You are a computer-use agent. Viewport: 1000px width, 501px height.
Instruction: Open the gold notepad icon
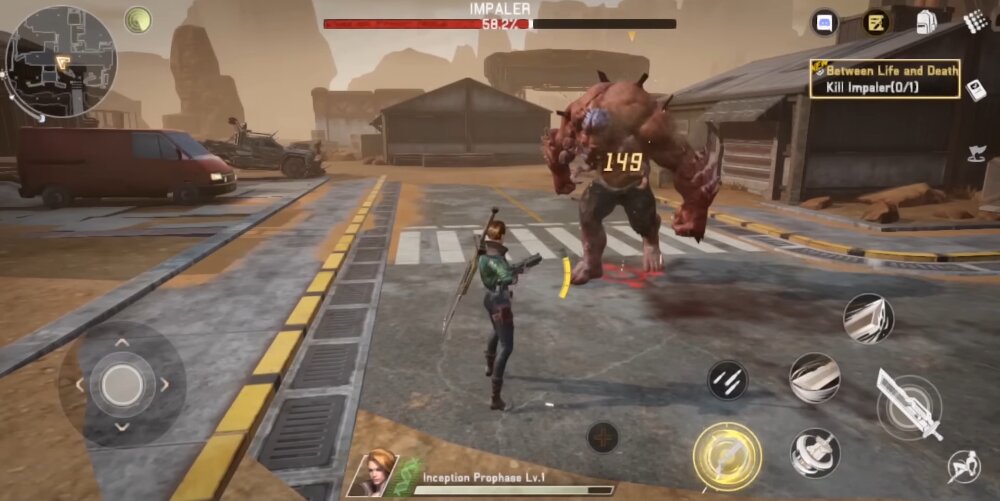(x=876, y=22)
